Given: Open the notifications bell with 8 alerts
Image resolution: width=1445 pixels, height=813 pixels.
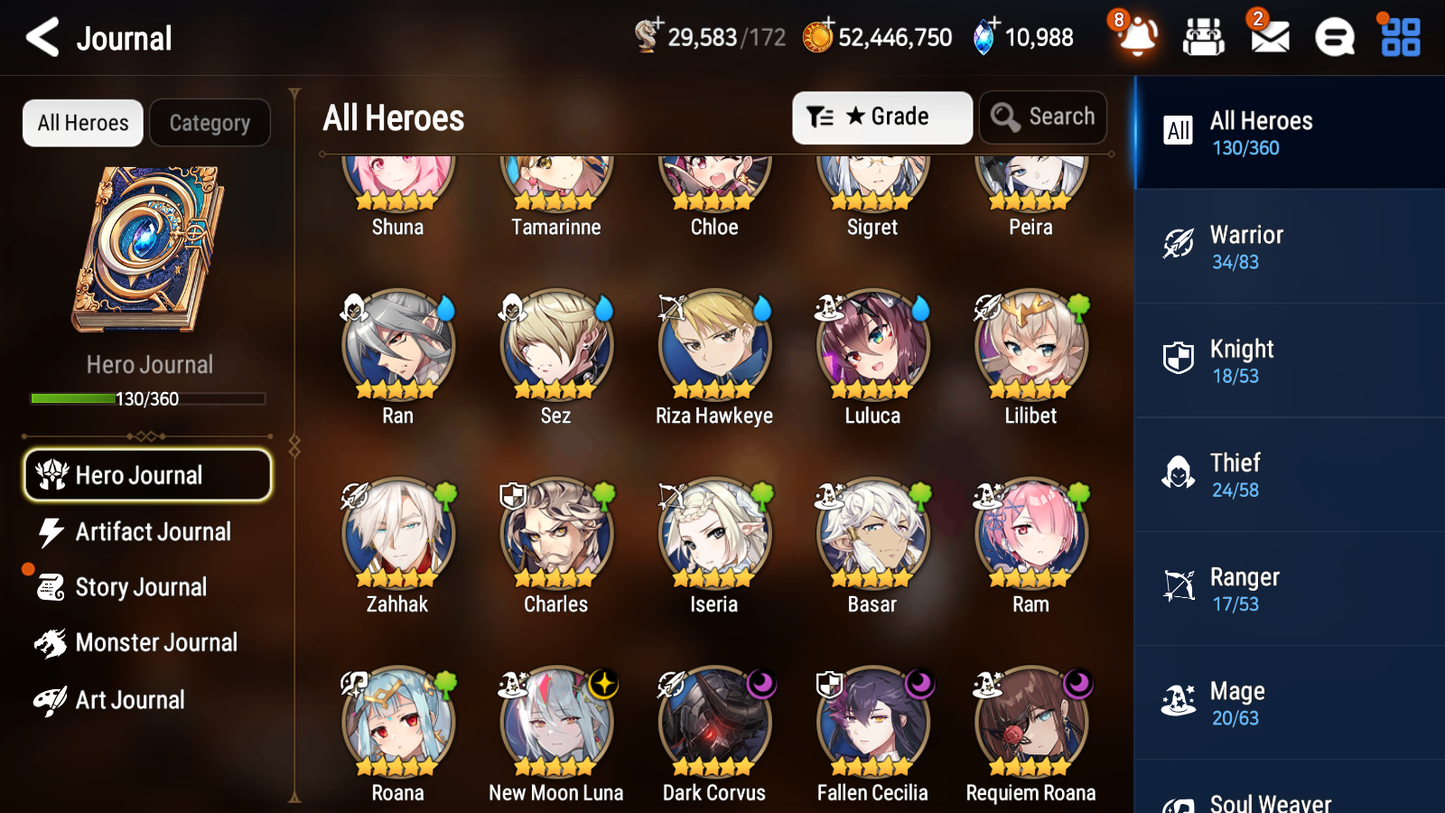Looking at the screenshot, I should [x=1135, y=37].
